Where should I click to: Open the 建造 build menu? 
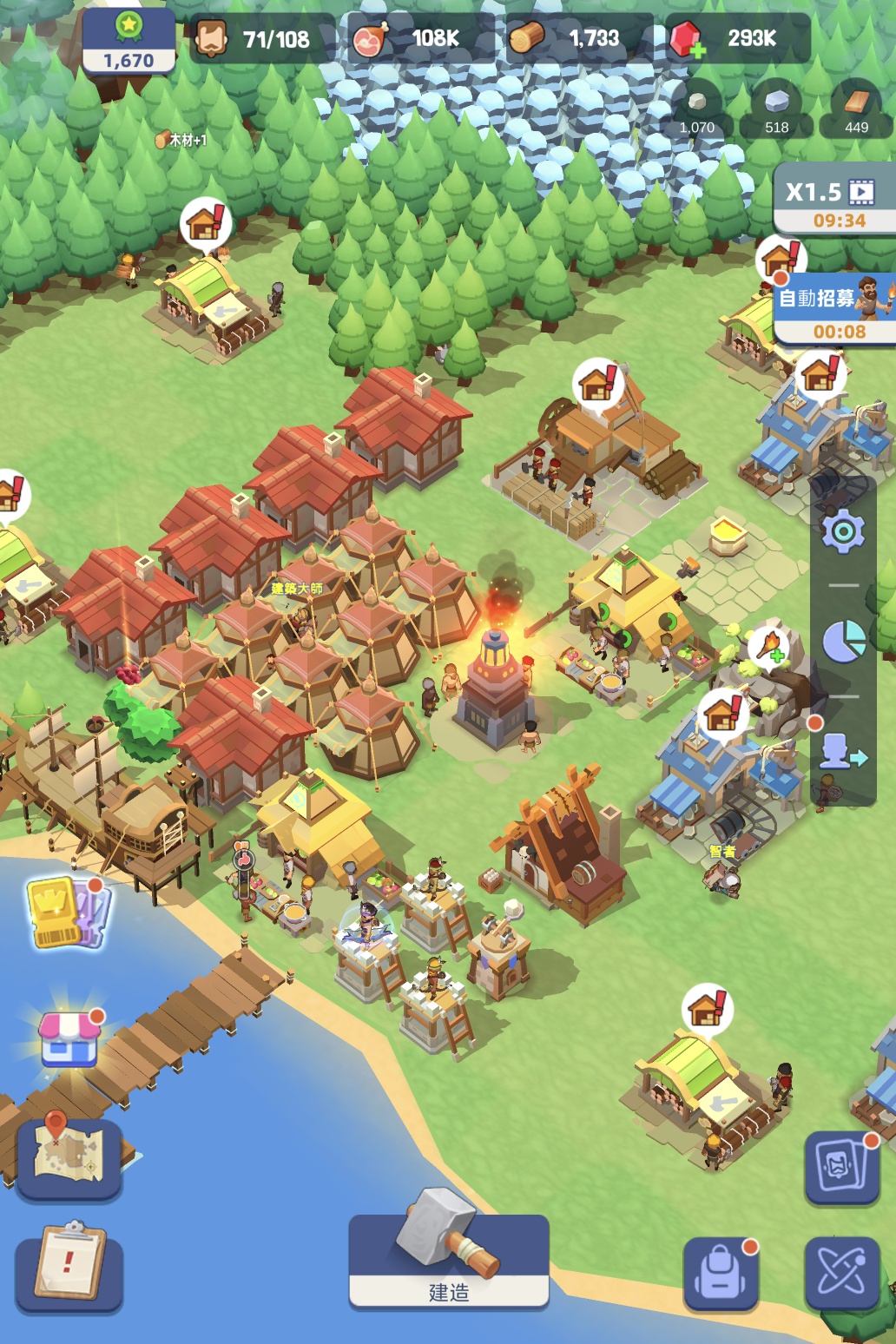click(448, 1260)
